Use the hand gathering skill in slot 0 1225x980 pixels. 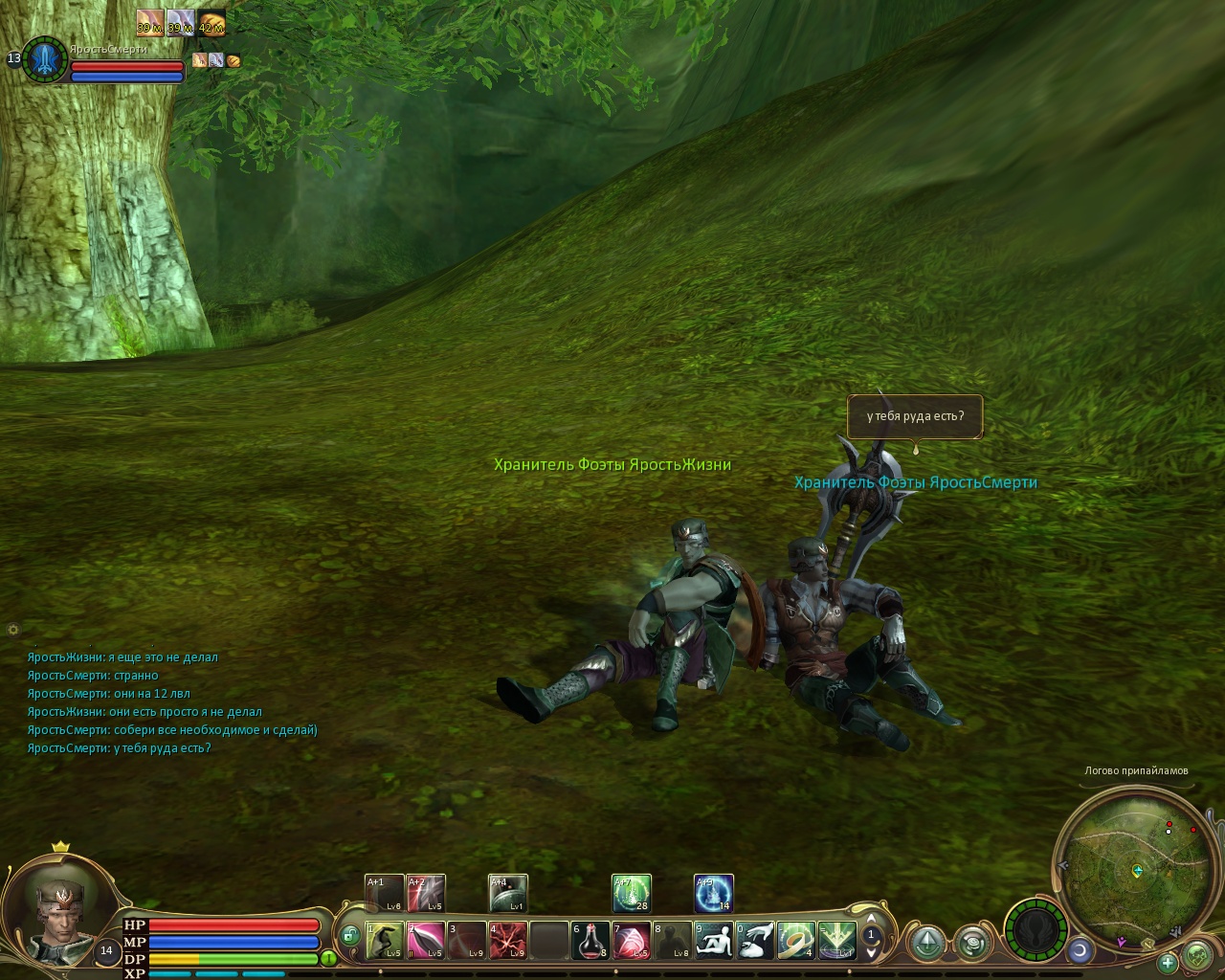pyautogui.click(x=754, y=941)
